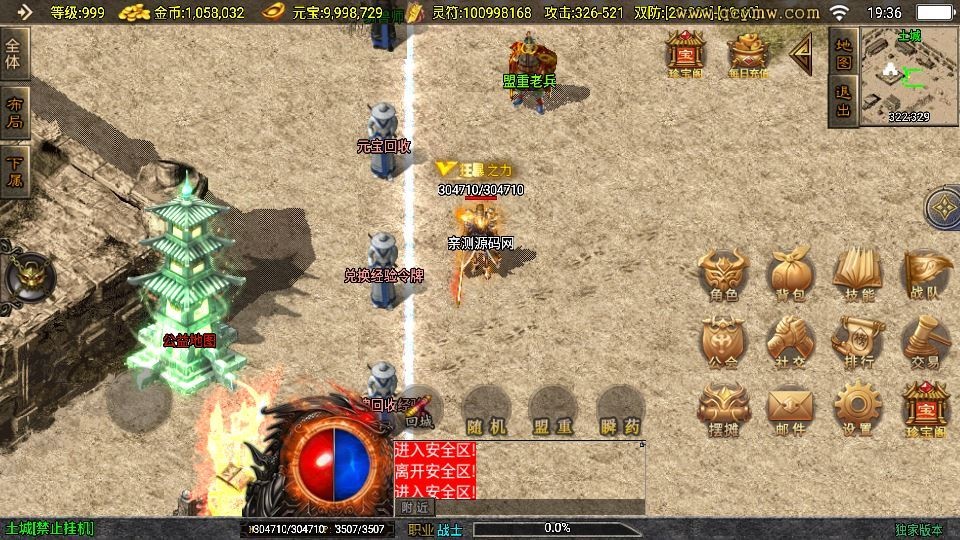Open the 设置 settings gear
Viewport: 960px width, 540px height.
(x=858, y=408)
